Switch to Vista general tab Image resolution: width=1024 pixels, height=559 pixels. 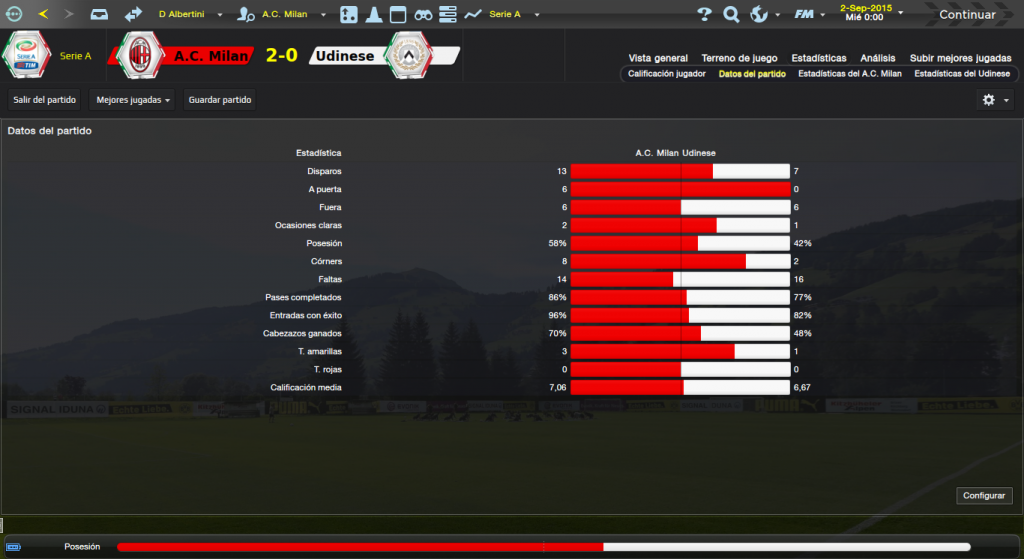point(658,58)
